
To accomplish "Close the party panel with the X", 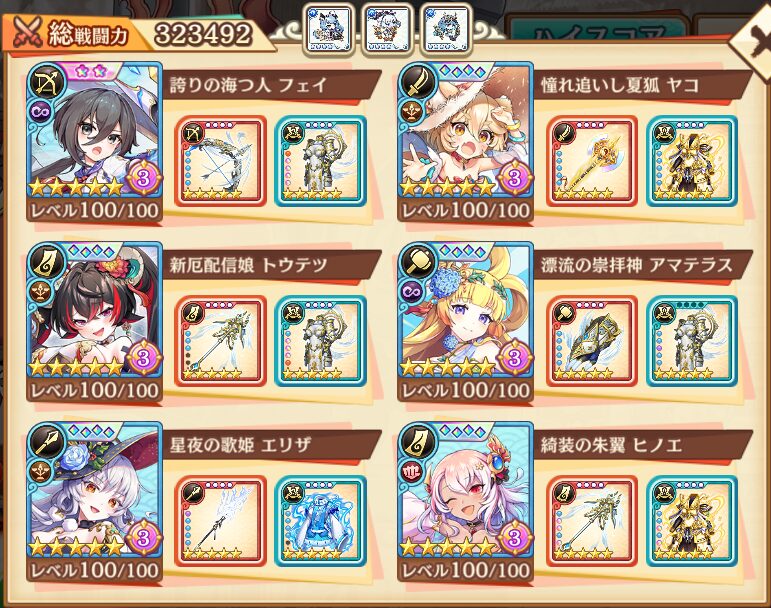I will pos(752,40).
